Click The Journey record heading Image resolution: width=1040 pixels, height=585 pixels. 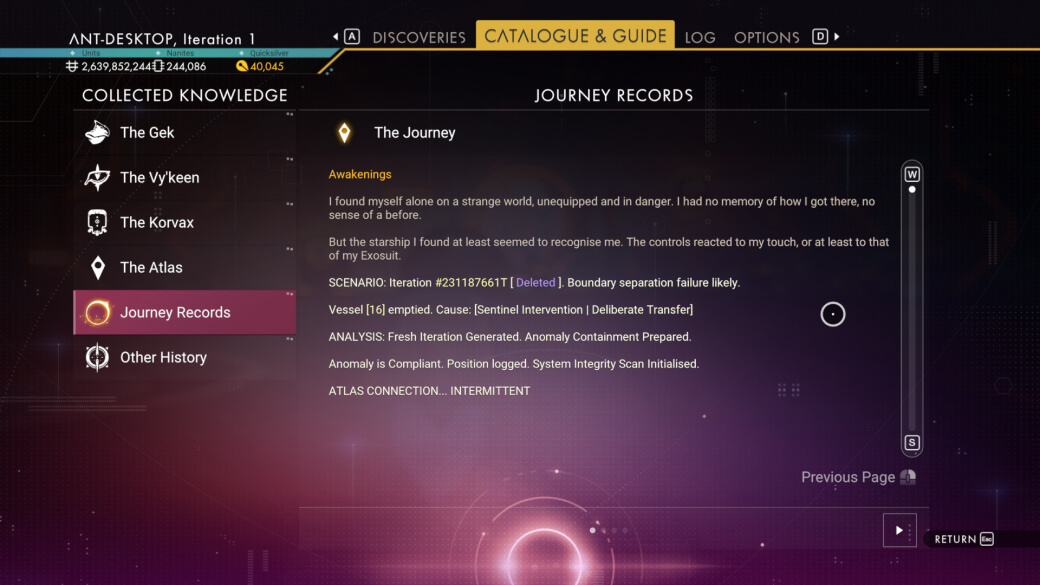[x=414, y=132]
